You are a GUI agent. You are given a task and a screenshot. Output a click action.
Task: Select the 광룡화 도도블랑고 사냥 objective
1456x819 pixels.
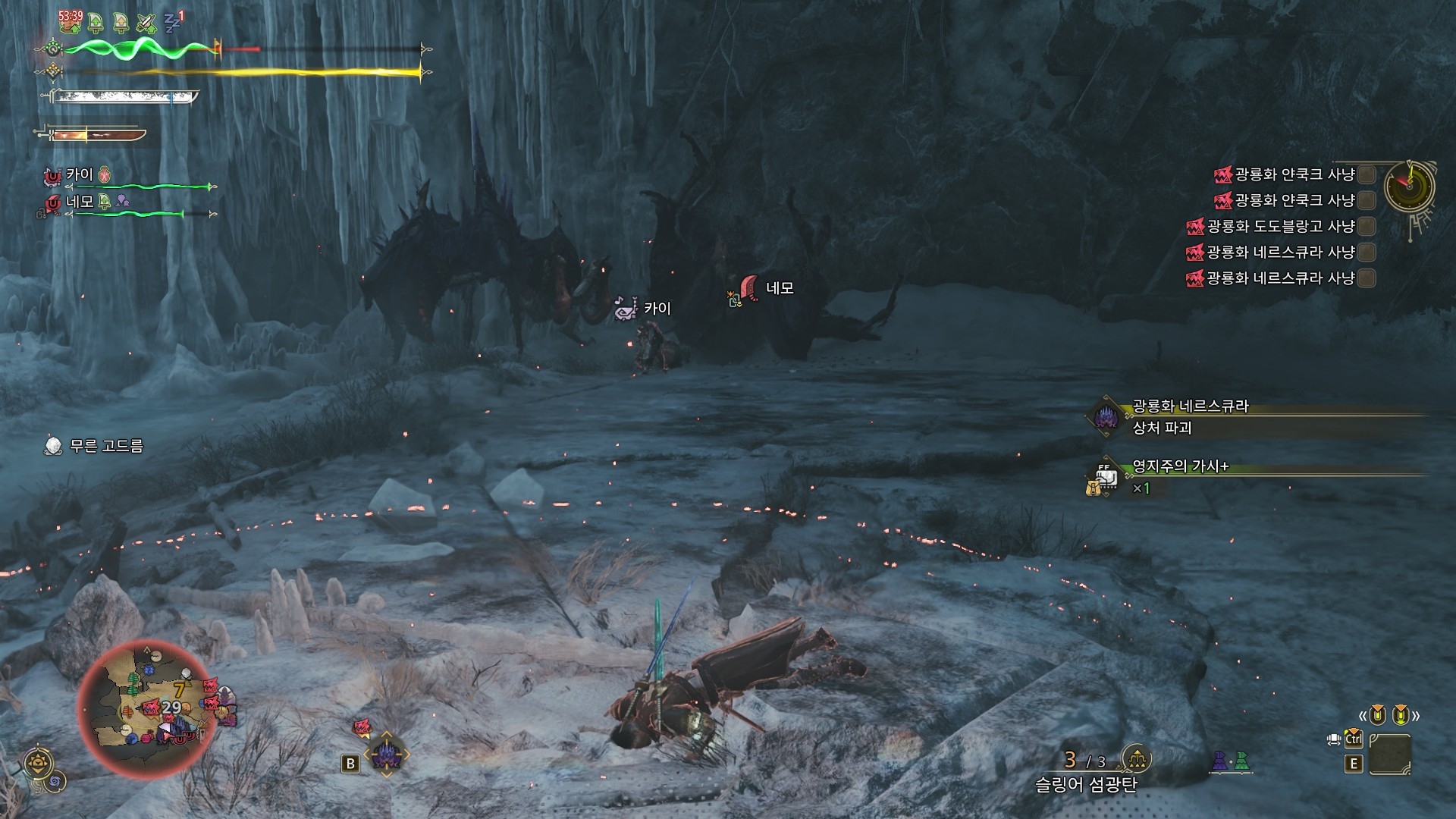point(1281,227)
